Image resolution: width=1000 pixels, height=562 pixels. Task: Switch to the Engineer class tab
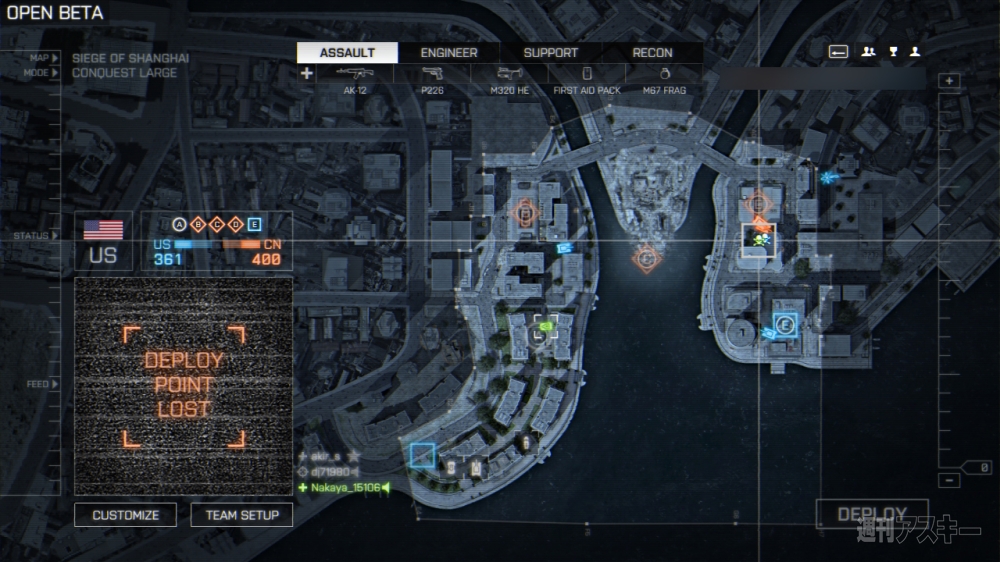click(449, 53)
